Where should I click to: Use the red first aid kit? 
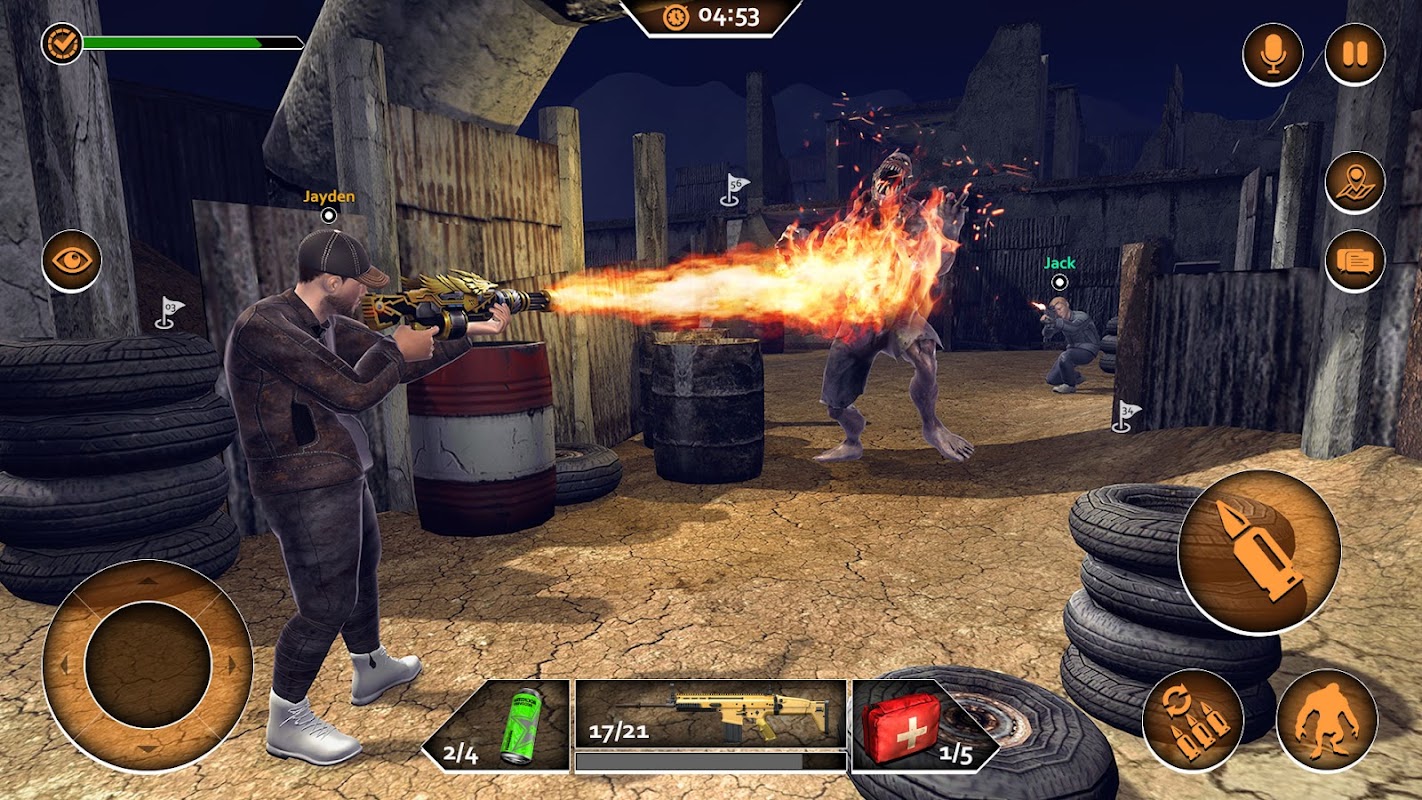[x=912, y=726]
